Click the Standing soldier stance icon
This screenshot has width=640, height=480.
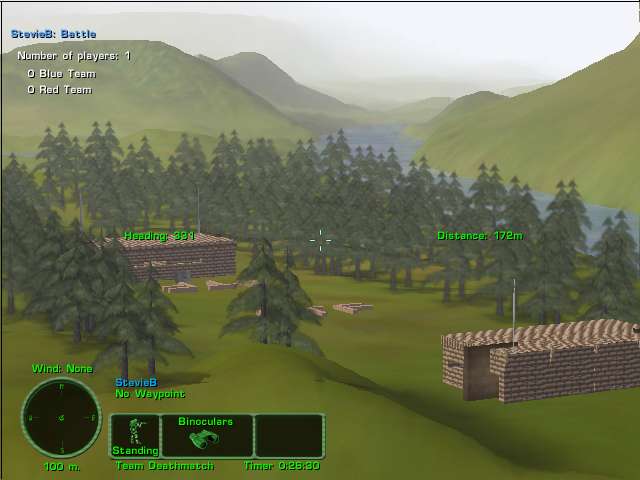[x=134, y=436]
